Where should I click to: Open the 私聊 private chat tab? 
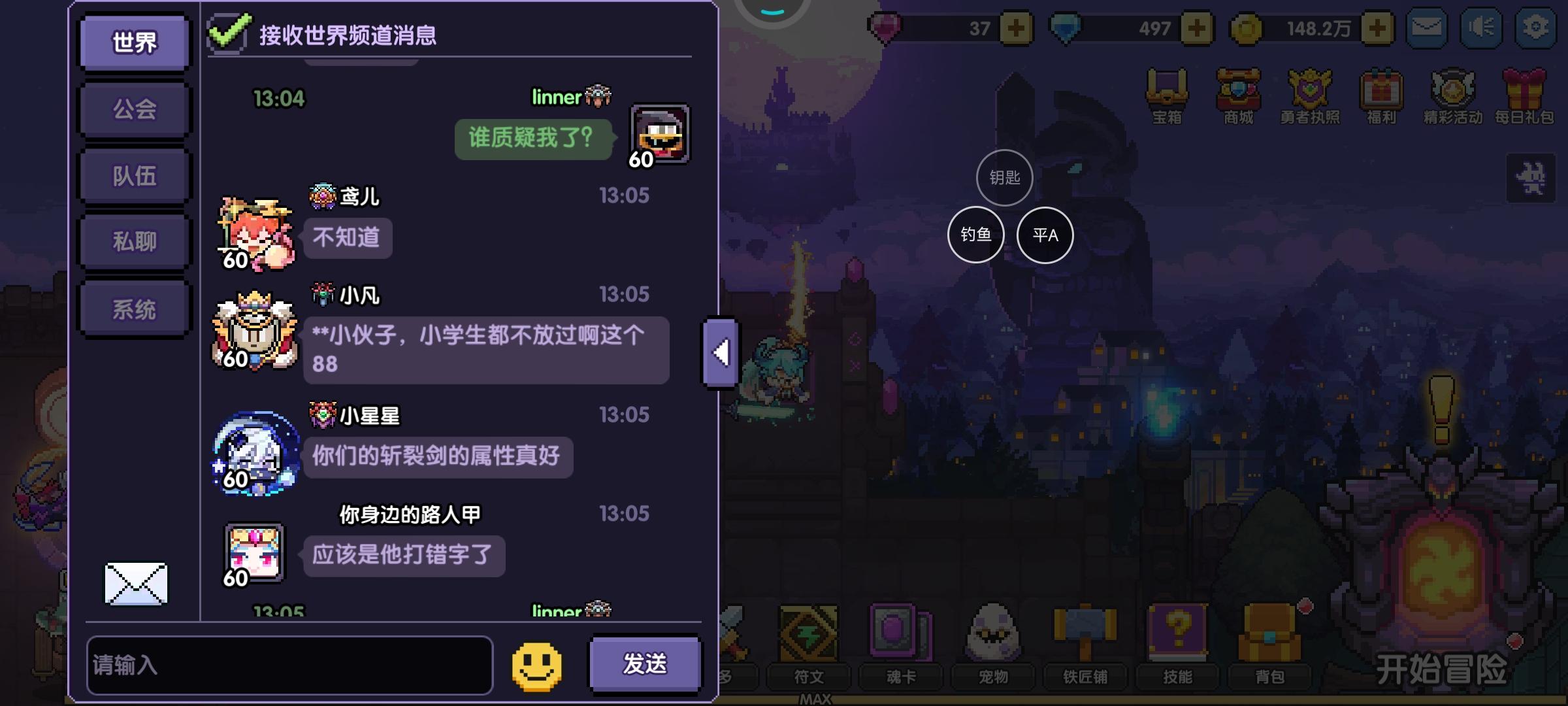(133, 241)
